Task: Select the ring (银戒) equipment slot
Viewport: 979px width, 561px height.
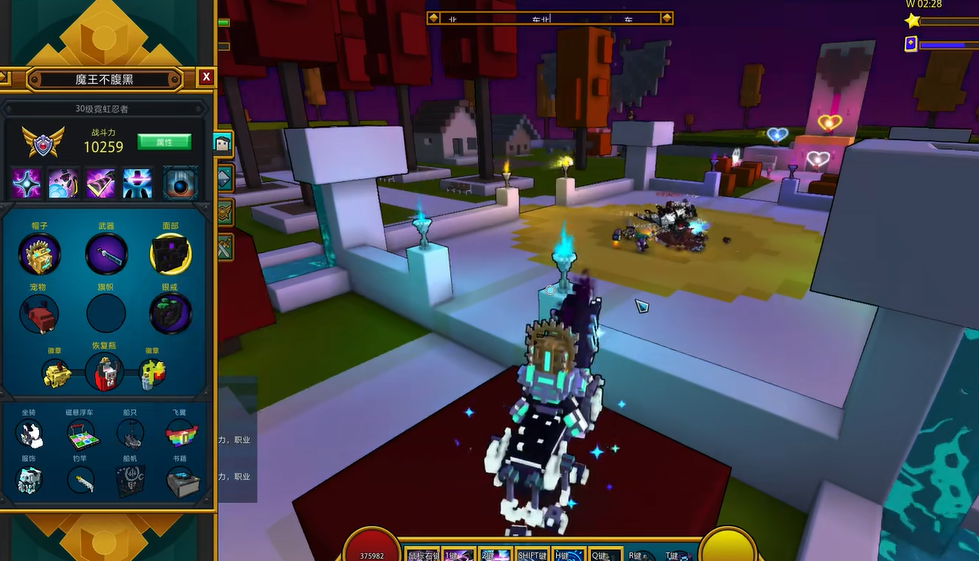Action: (170, 314)
